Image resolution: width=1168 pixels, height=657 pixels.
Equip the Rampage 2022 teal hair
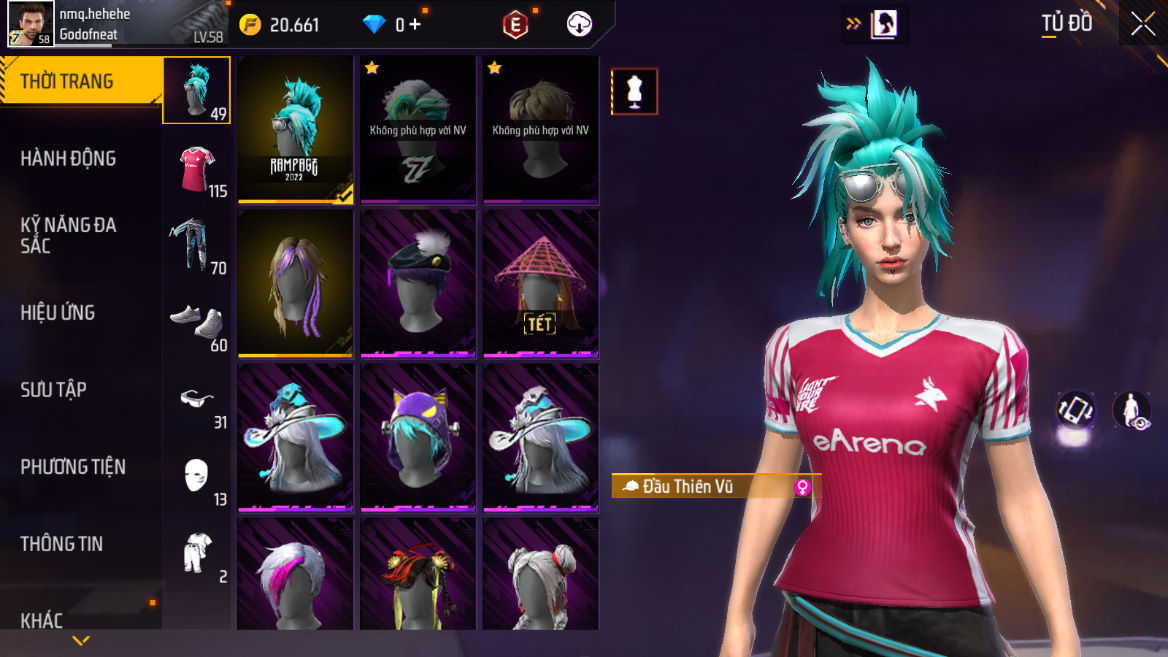pos(295,129)
